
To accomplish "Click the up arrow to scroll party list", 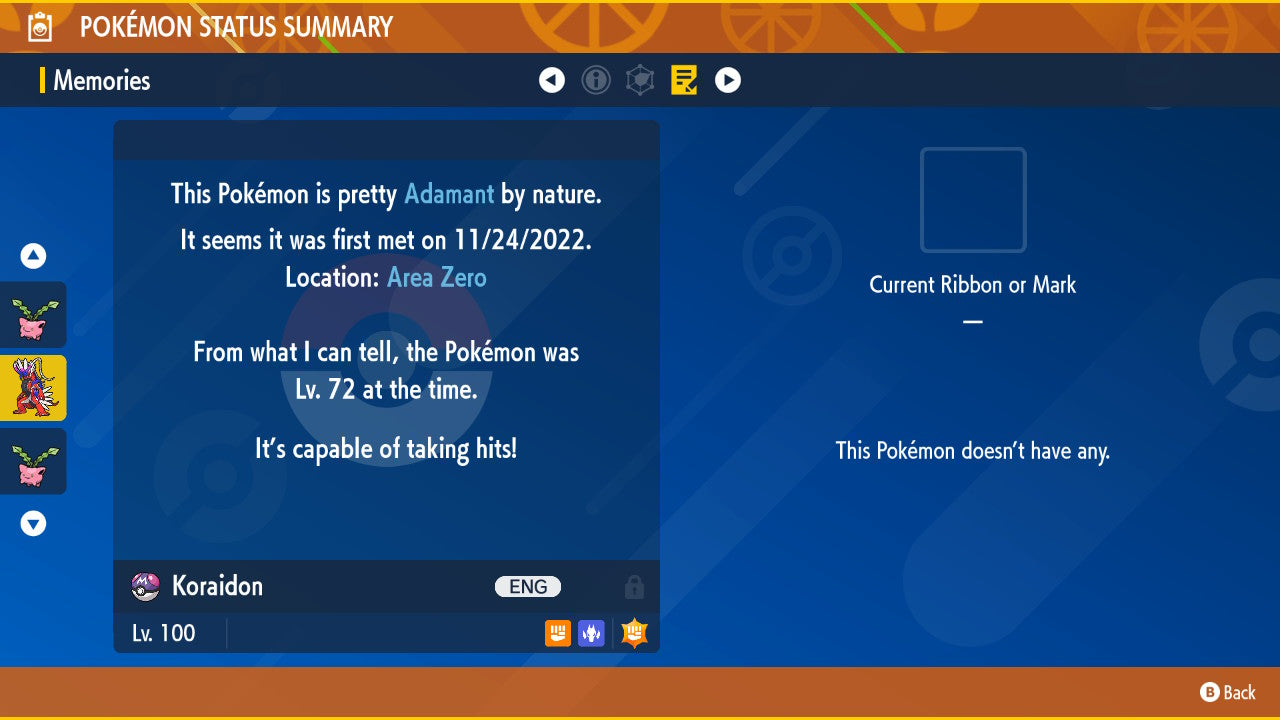I will pos(33,255).
